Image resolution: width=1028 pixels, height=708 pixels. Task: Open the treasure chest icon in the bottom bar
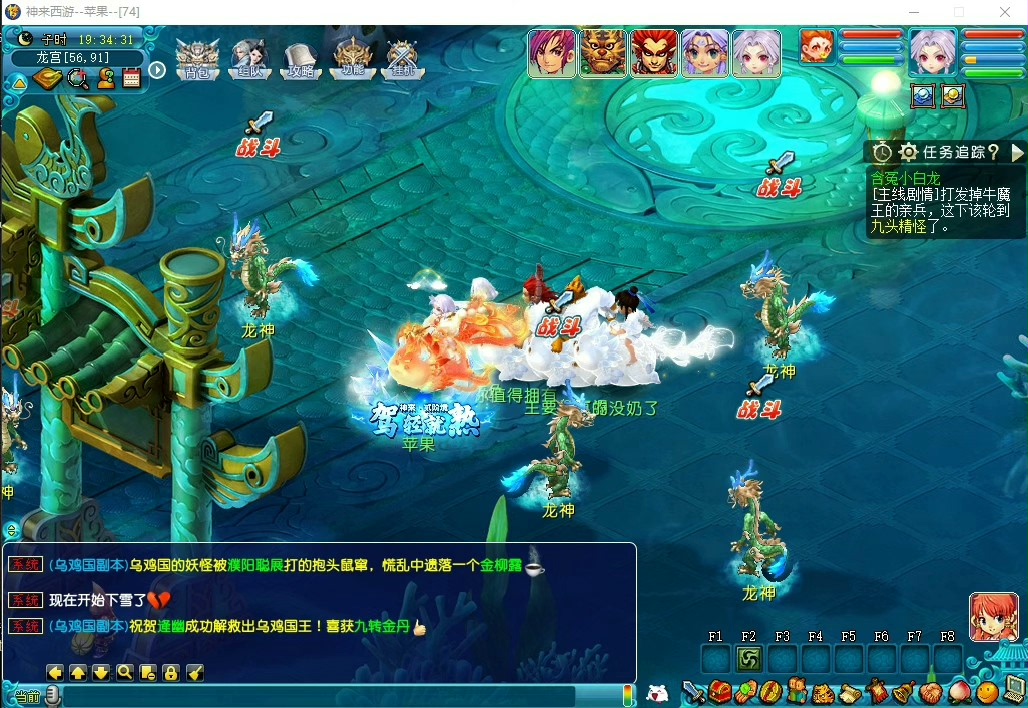tap(720, 691)
